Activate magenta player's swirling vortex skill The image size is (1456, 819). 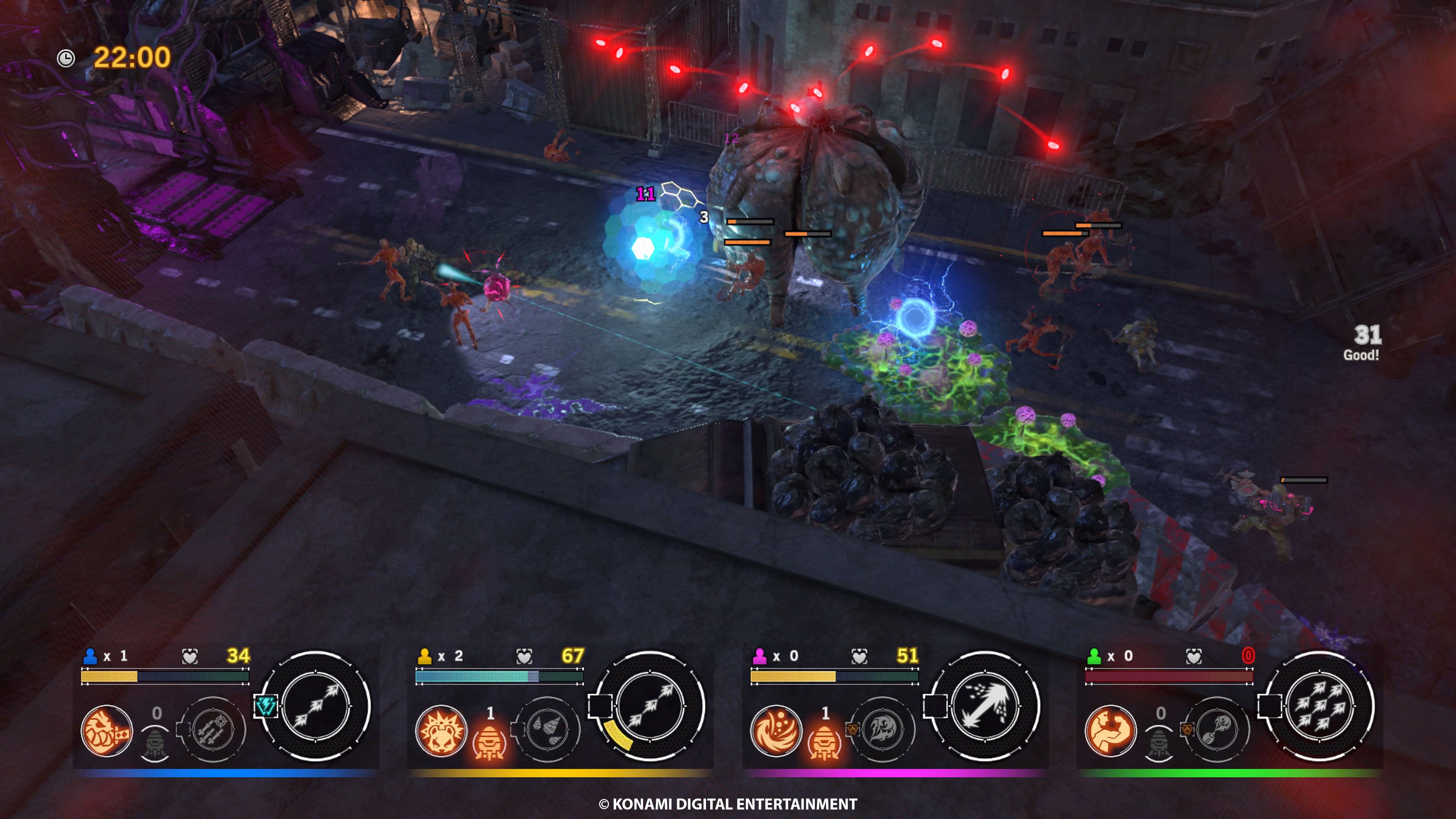tap(775, 731)
